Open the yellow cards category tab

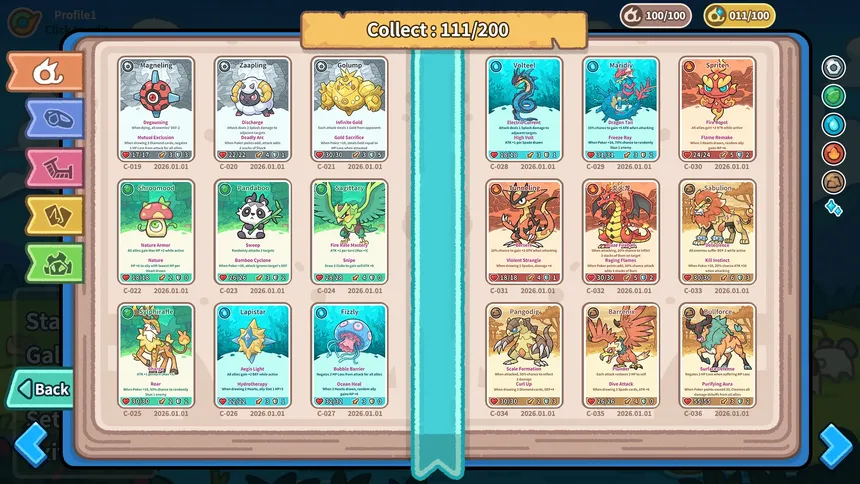pos(52,214)
